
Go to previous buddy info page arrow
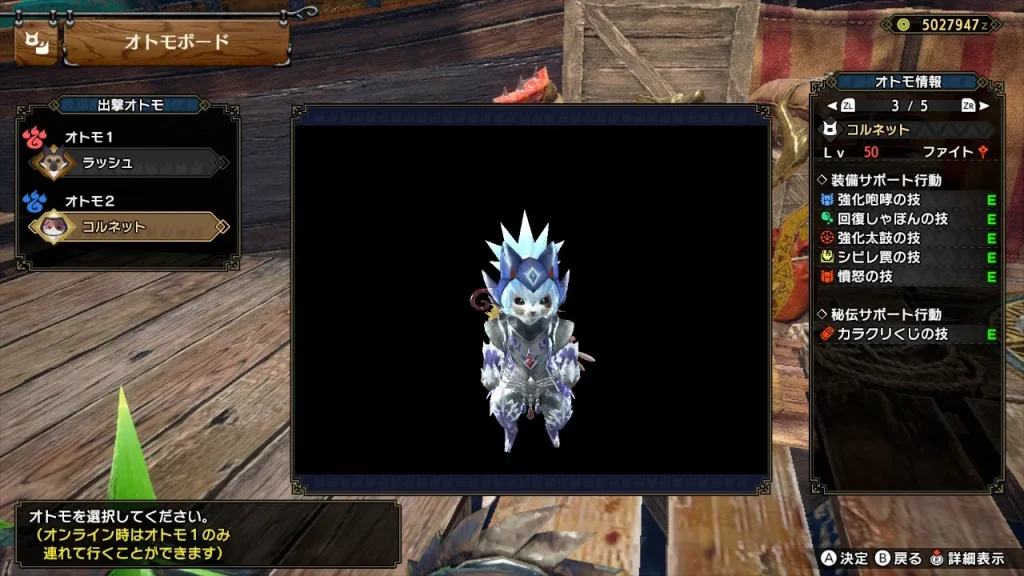tap(832, 105)
